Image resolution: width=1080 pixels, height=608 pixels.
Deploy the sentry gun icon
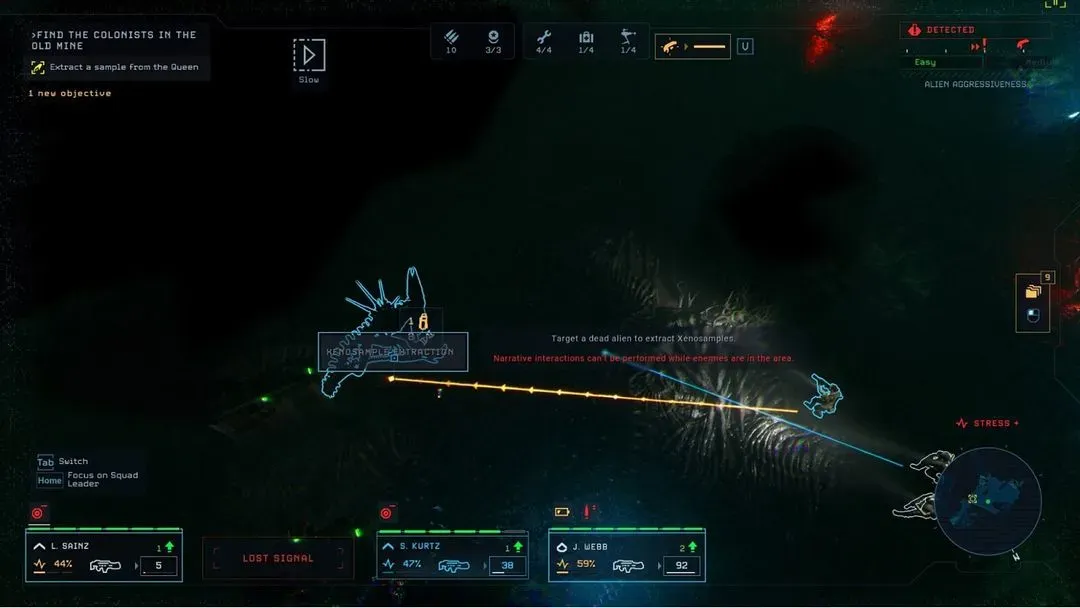pos(628,38)
